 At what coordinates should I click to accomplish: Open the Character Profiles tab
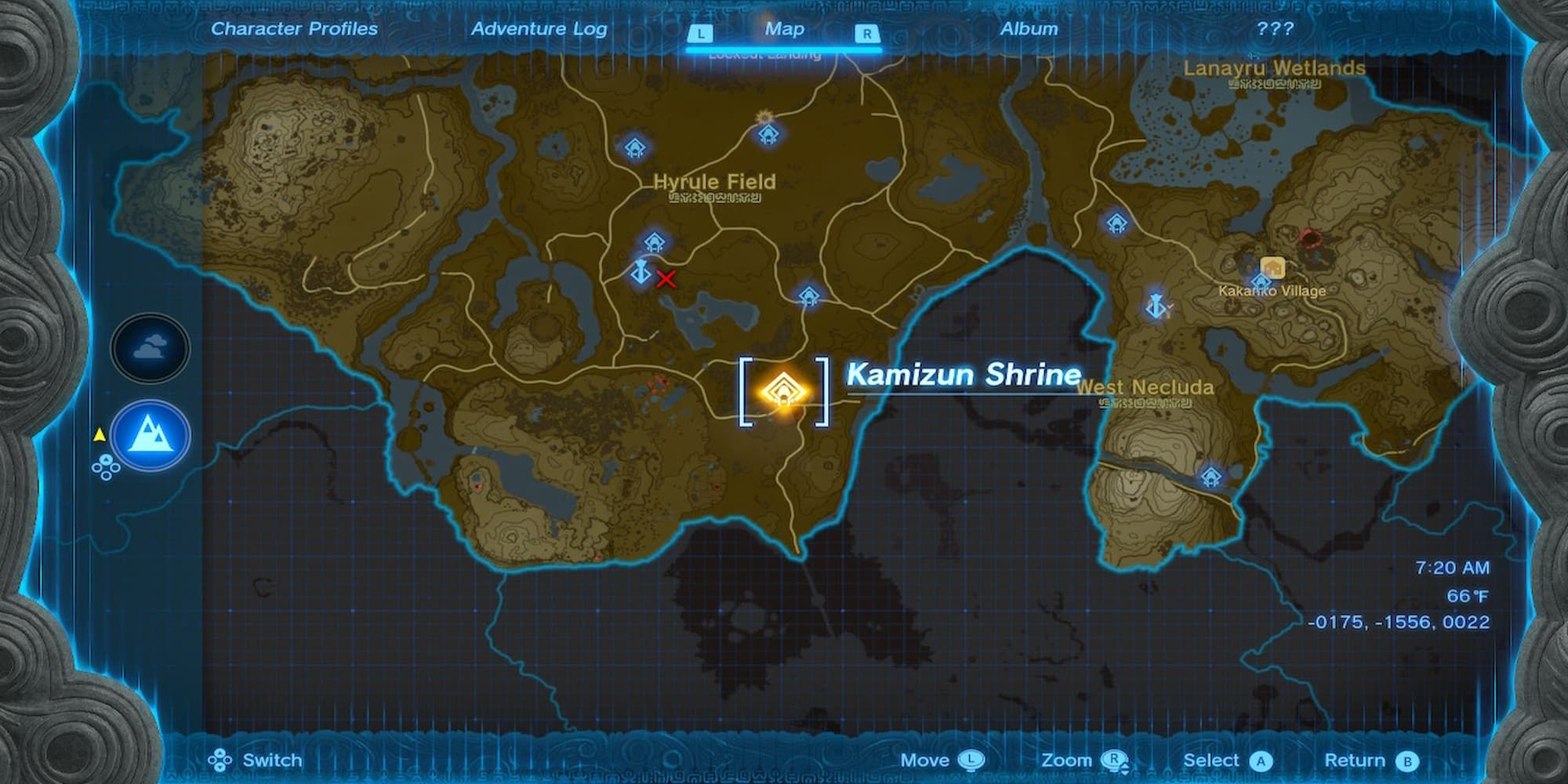pos(293,28)
